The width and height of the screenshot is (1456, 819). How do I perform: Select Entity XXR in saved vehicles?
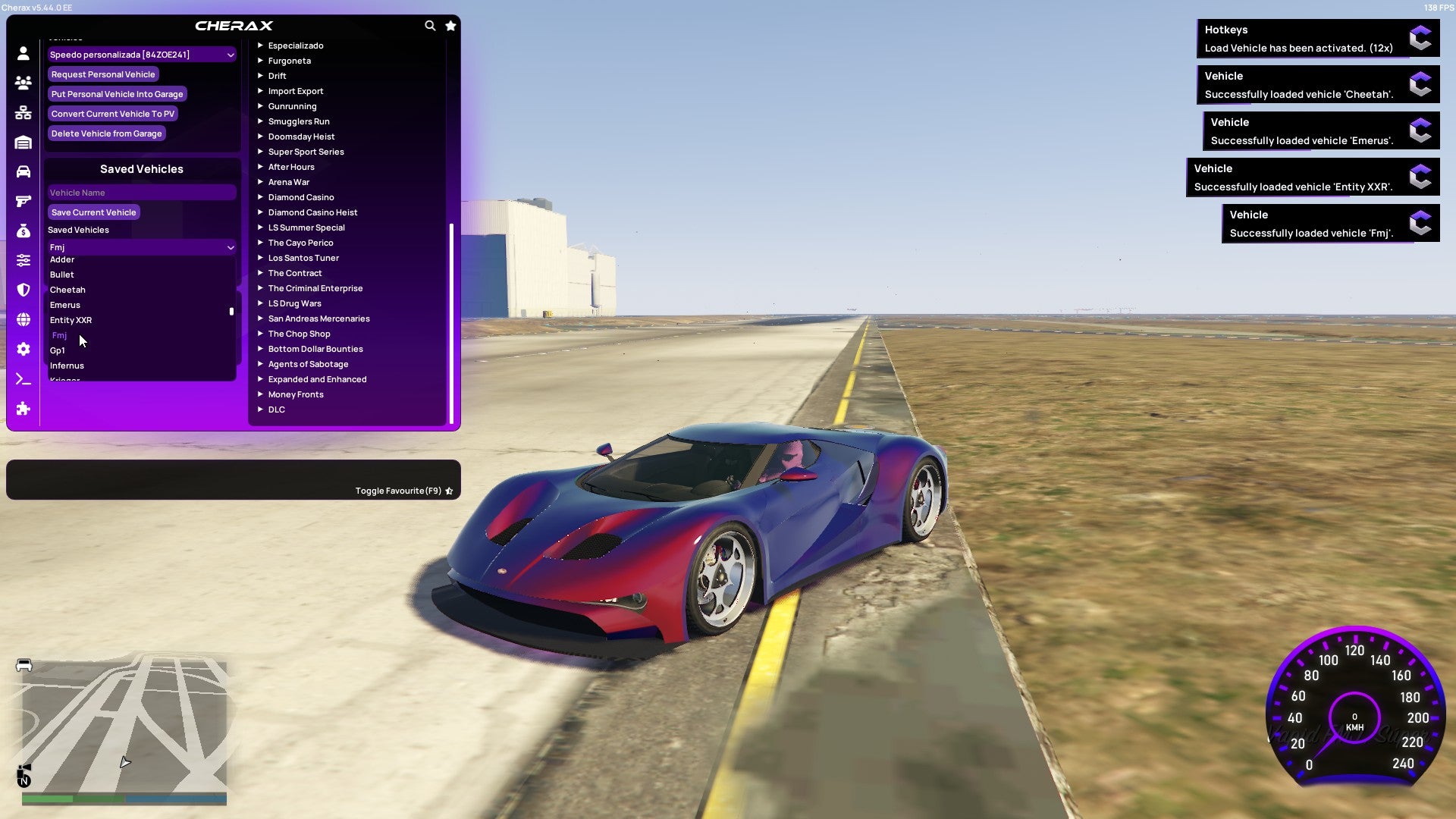(71, 320)
